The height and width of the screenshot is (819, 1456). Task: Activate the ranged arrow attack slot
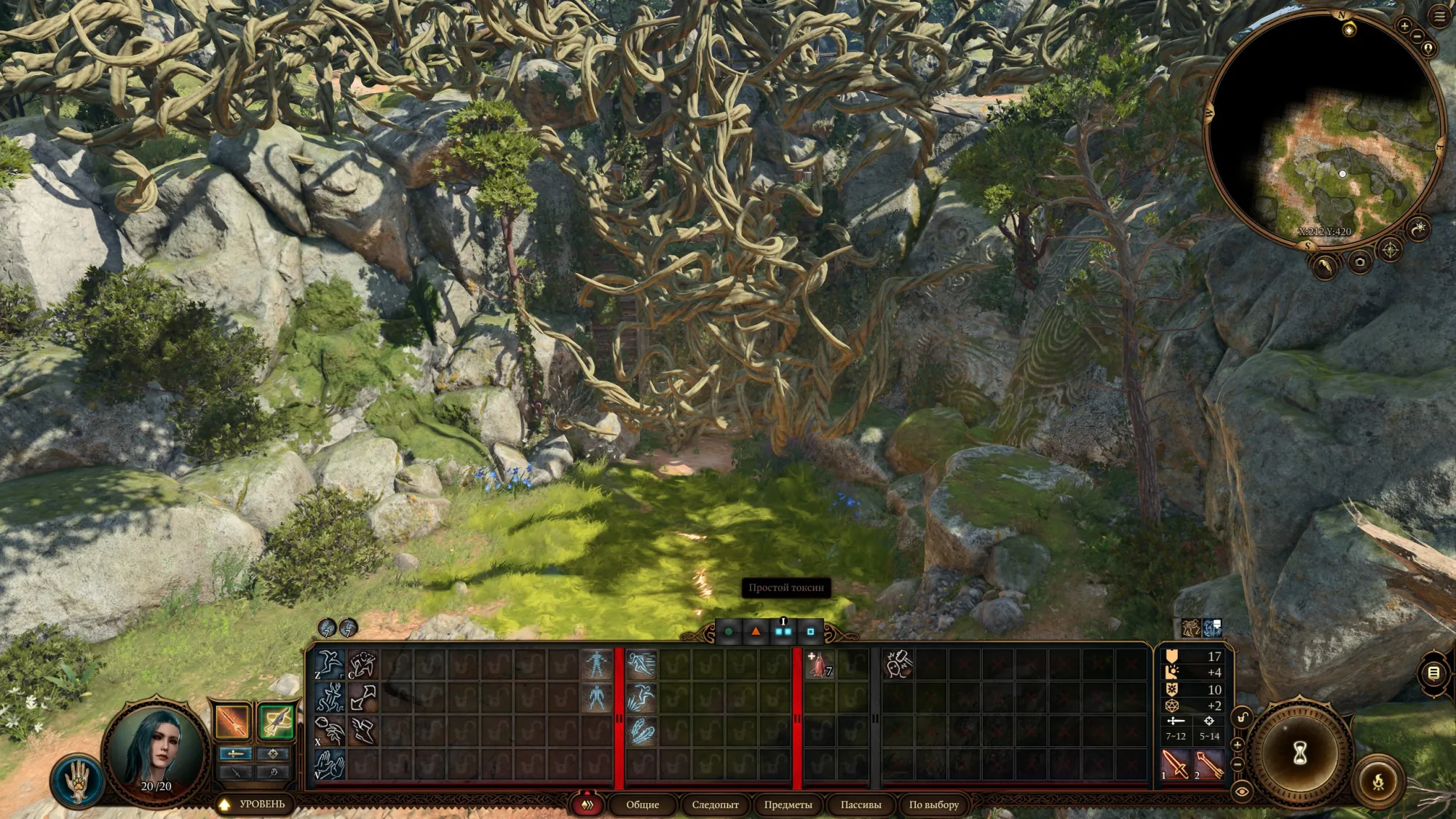coord(1208,764)
